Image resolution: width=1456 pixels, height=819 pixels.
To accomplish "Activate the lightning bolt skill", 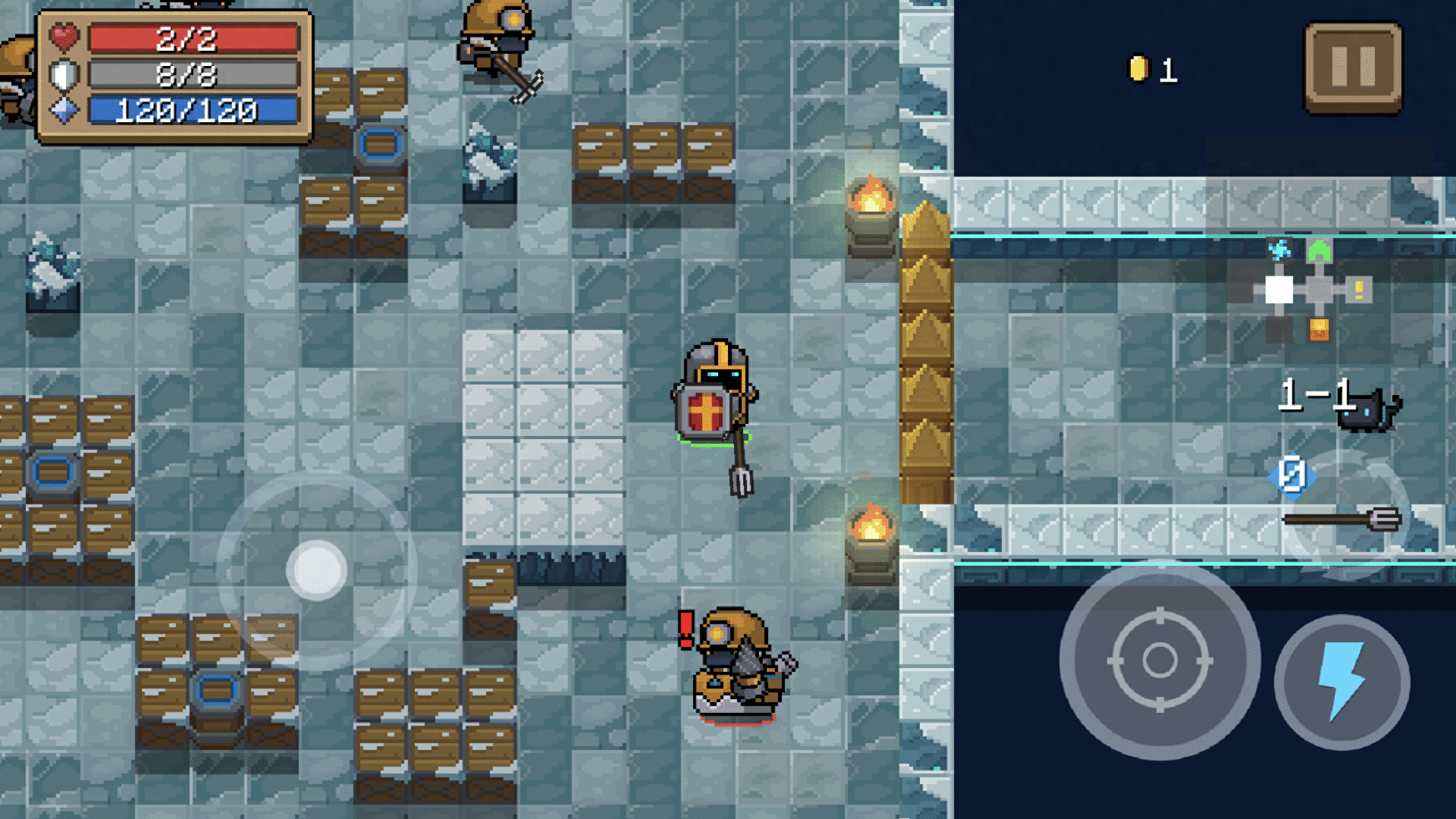I will (x=1341, y=682).
